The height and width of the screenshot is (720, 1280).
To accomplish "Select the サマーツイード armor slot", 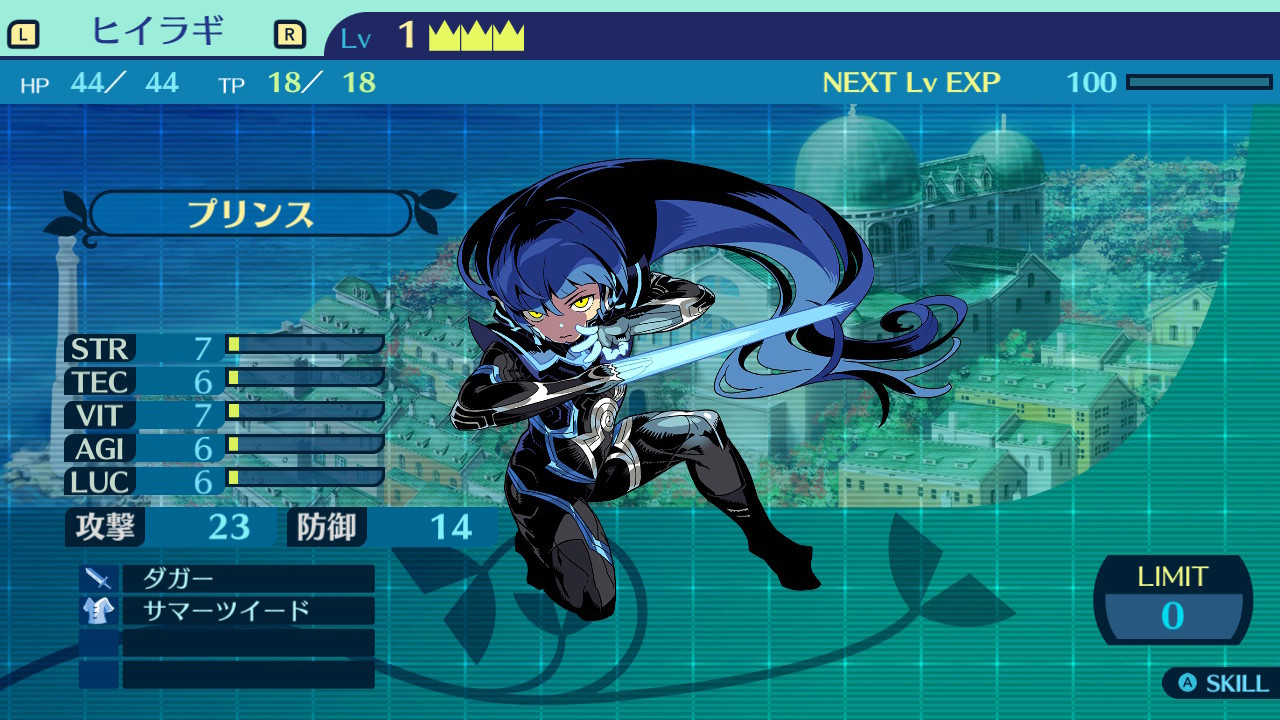I will (247, 611).
